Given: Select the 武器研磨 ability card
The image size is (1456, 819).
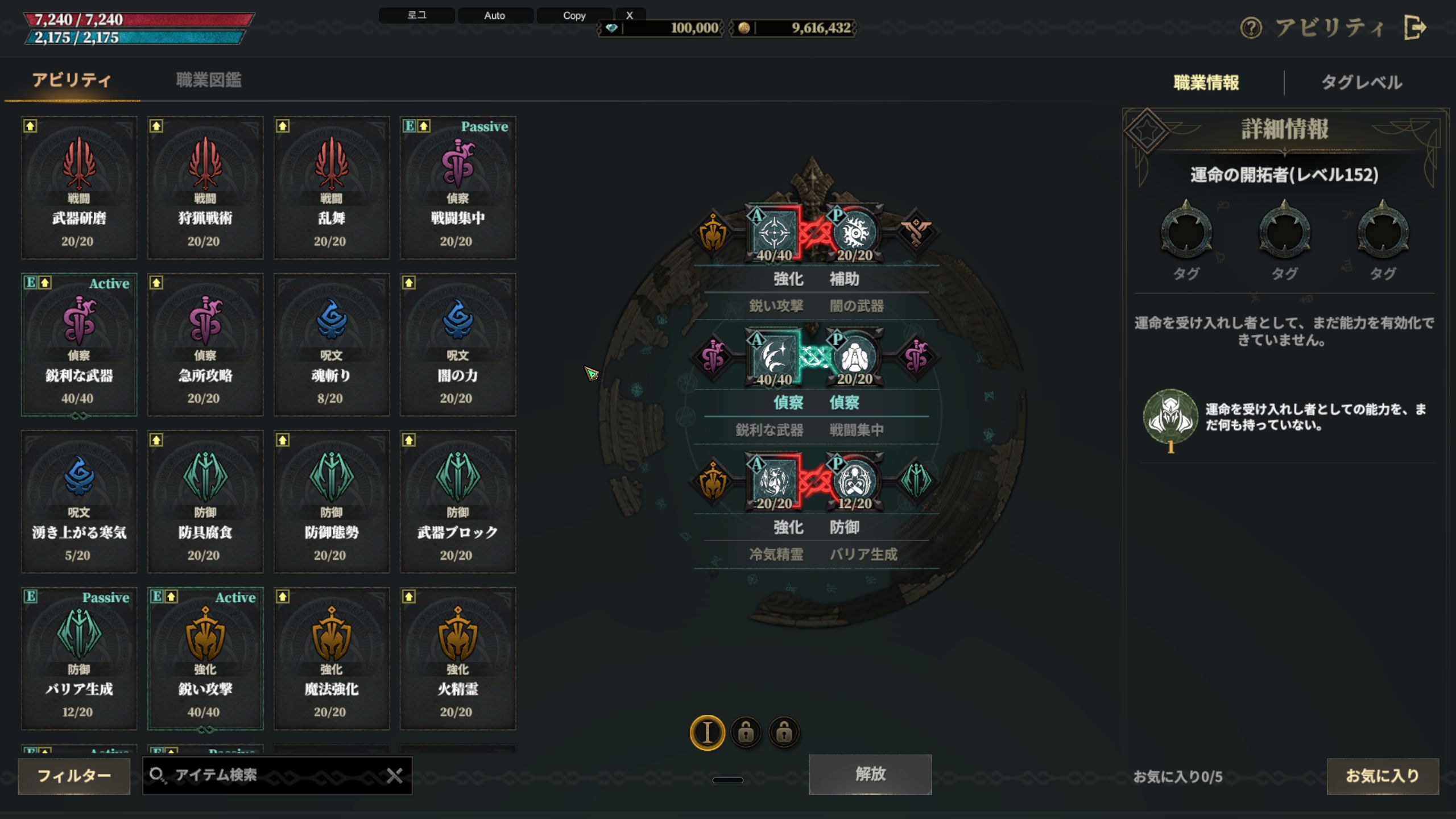Looking at the screenshot, I should (79, 188).
